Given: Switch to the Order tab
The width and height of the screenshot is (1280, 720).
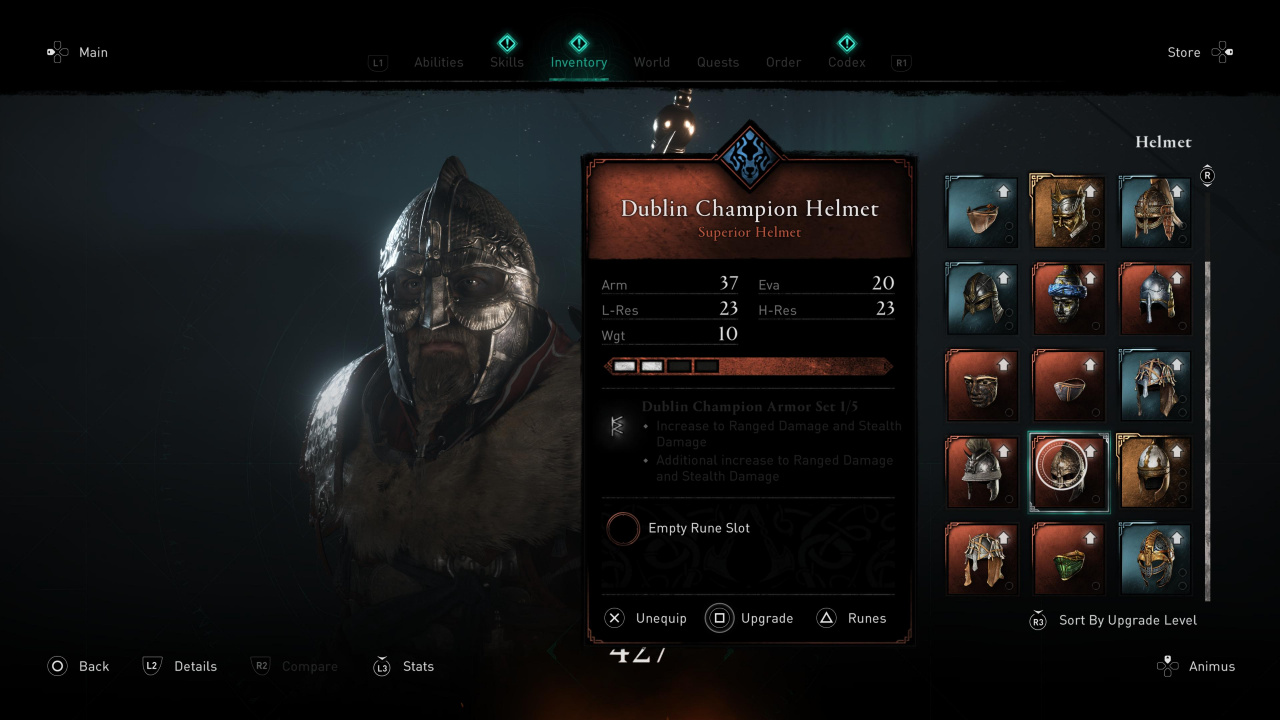Looking at the screenshot, I should [783, 62].
